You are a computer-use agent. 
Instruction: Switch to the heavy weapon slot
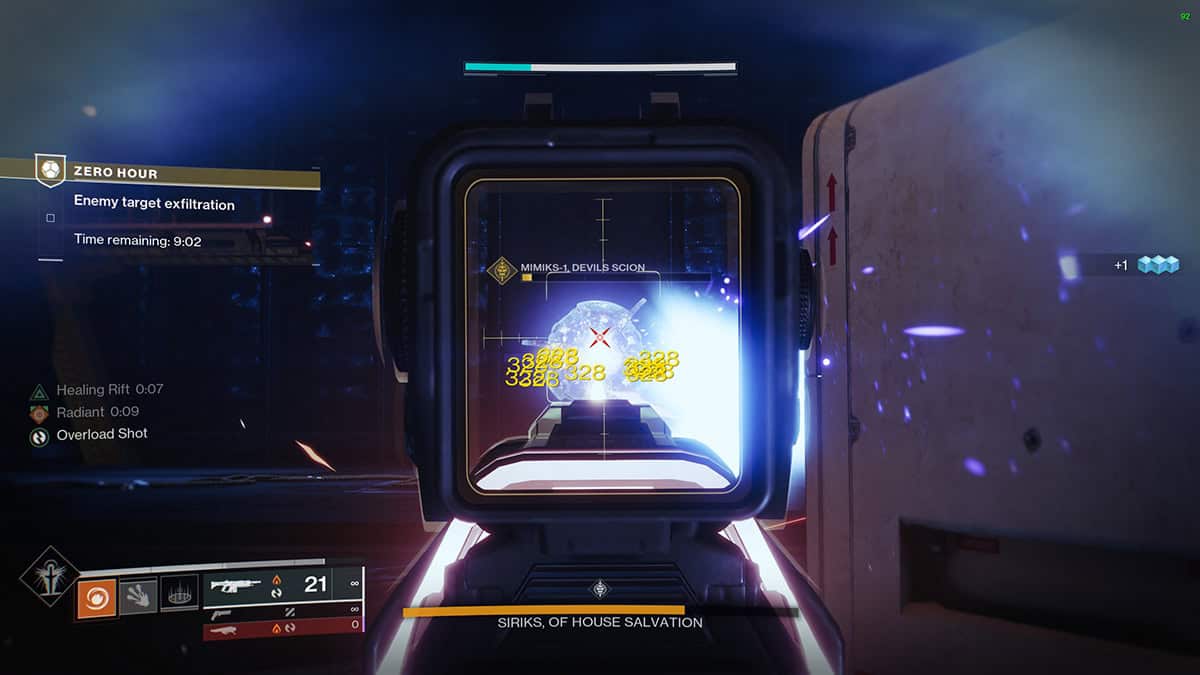[x=221, y=628]
